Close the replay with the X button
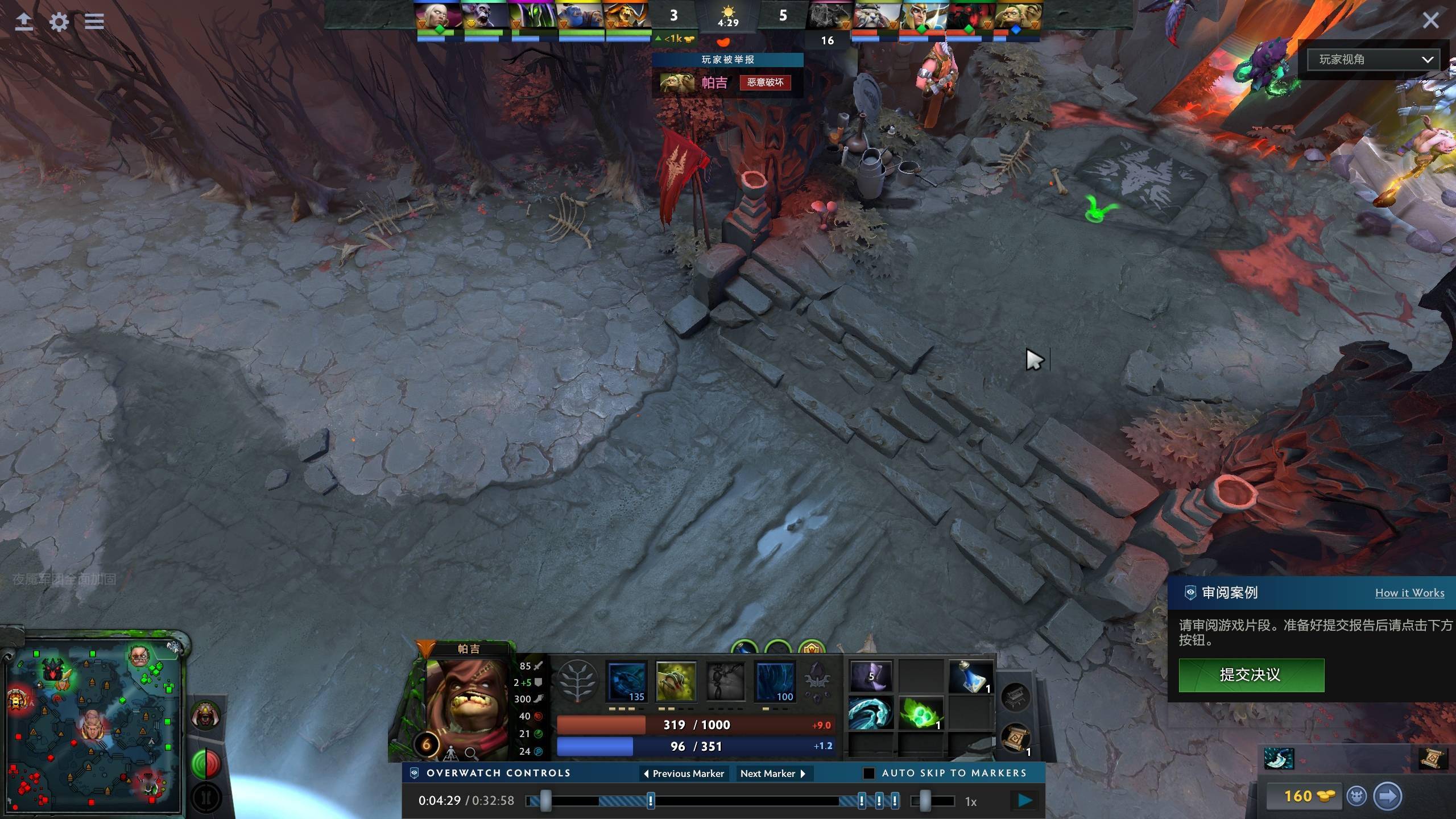 pos(1430,21)
